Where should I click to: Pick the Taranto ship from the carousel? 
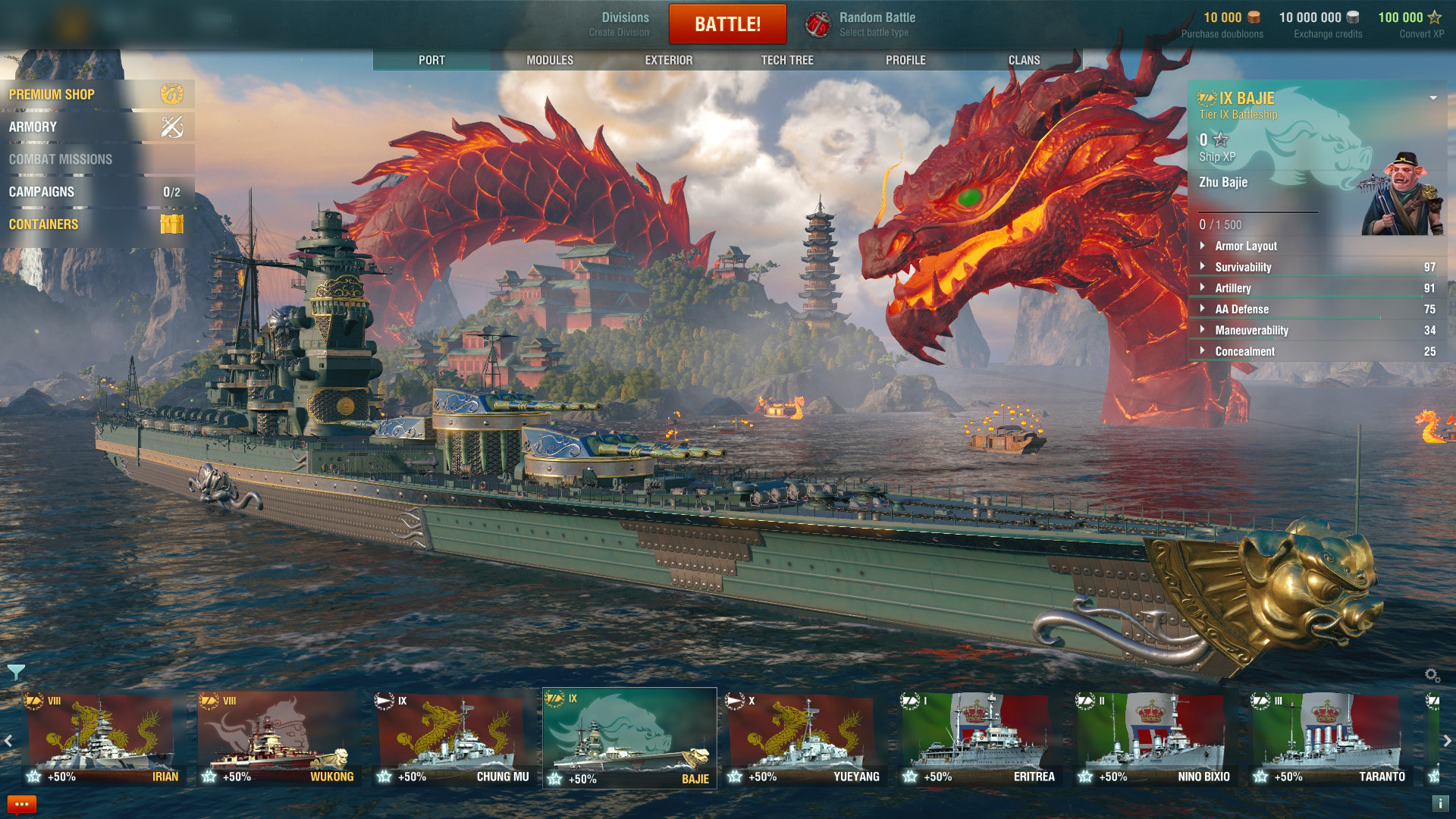1329,738
